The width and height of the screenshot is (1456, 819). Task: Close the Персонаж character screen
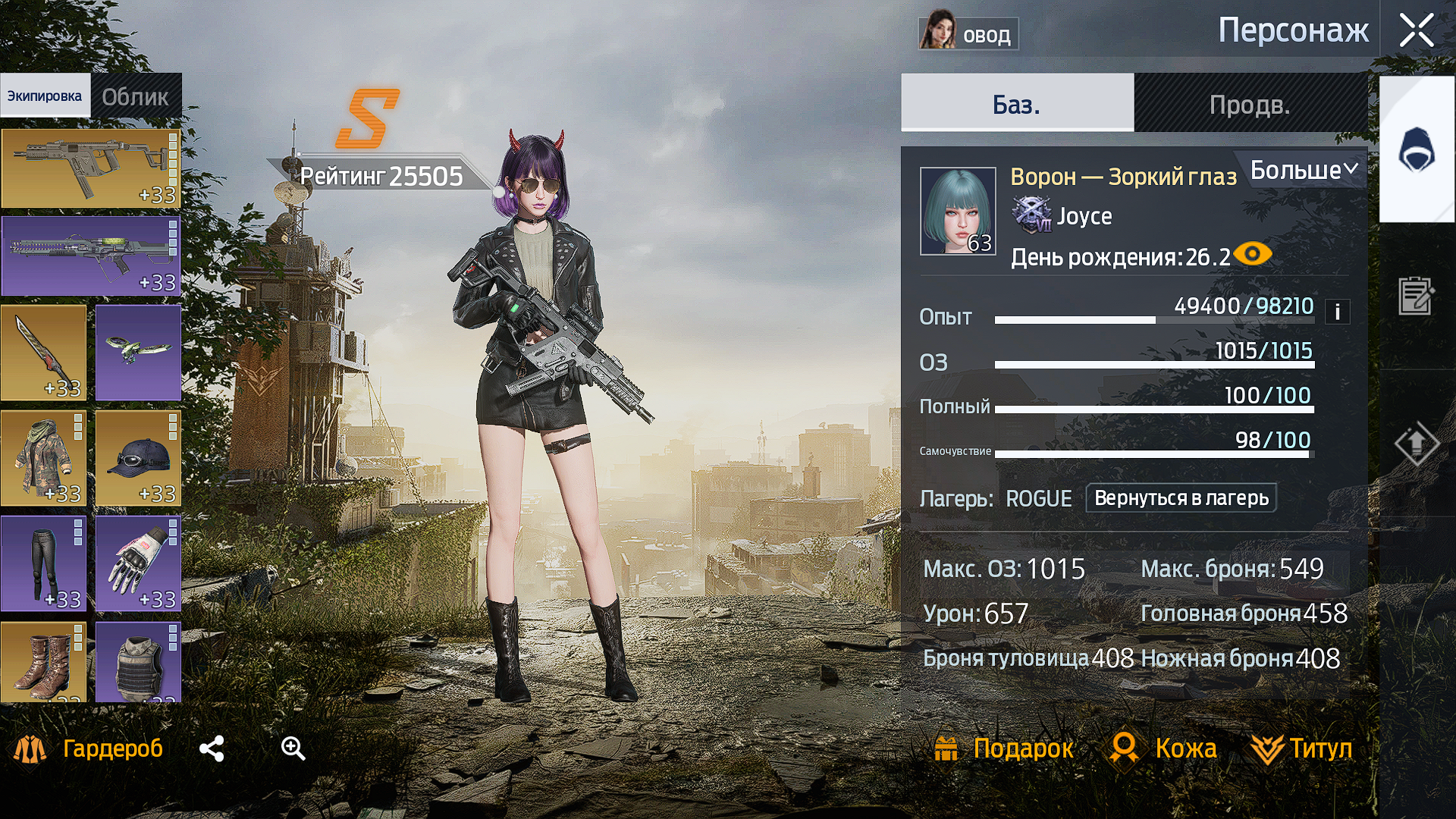1416,32
